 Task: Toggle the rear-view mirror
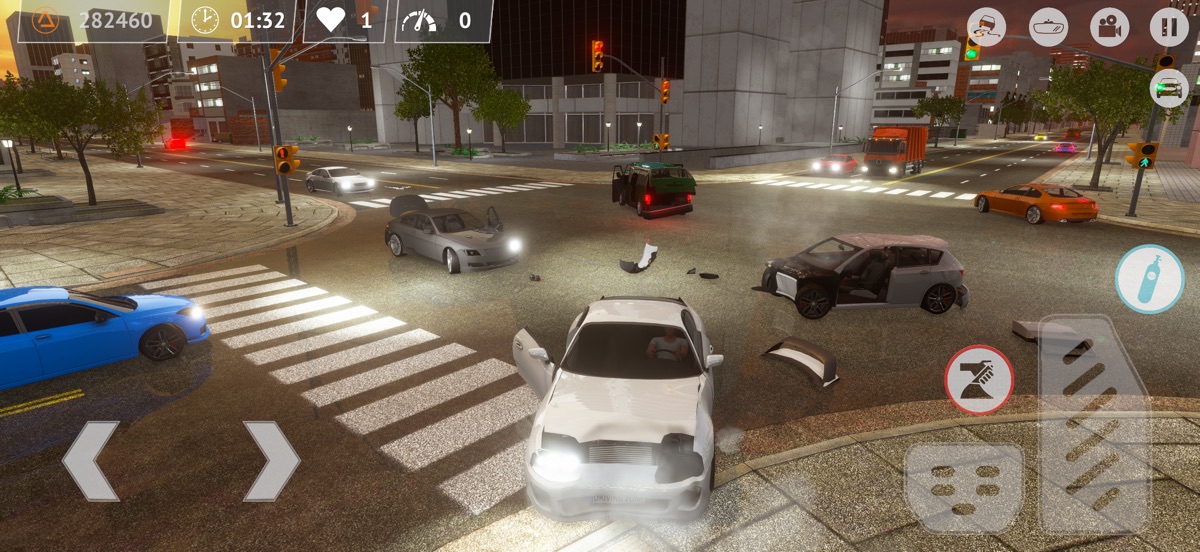[x=1048, y=27]
